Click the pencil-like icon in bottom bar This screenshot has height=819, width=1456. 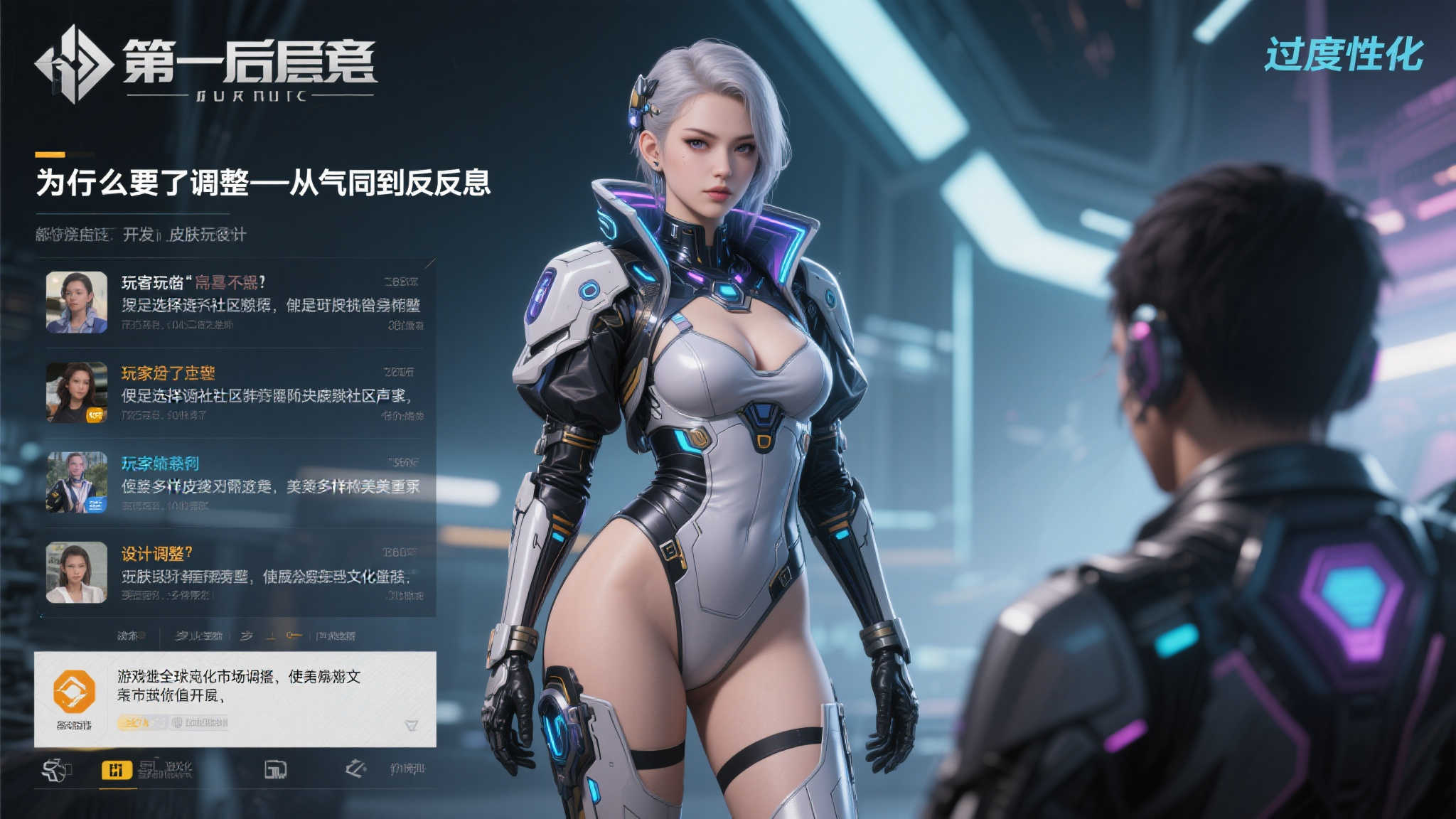[355, 769]
